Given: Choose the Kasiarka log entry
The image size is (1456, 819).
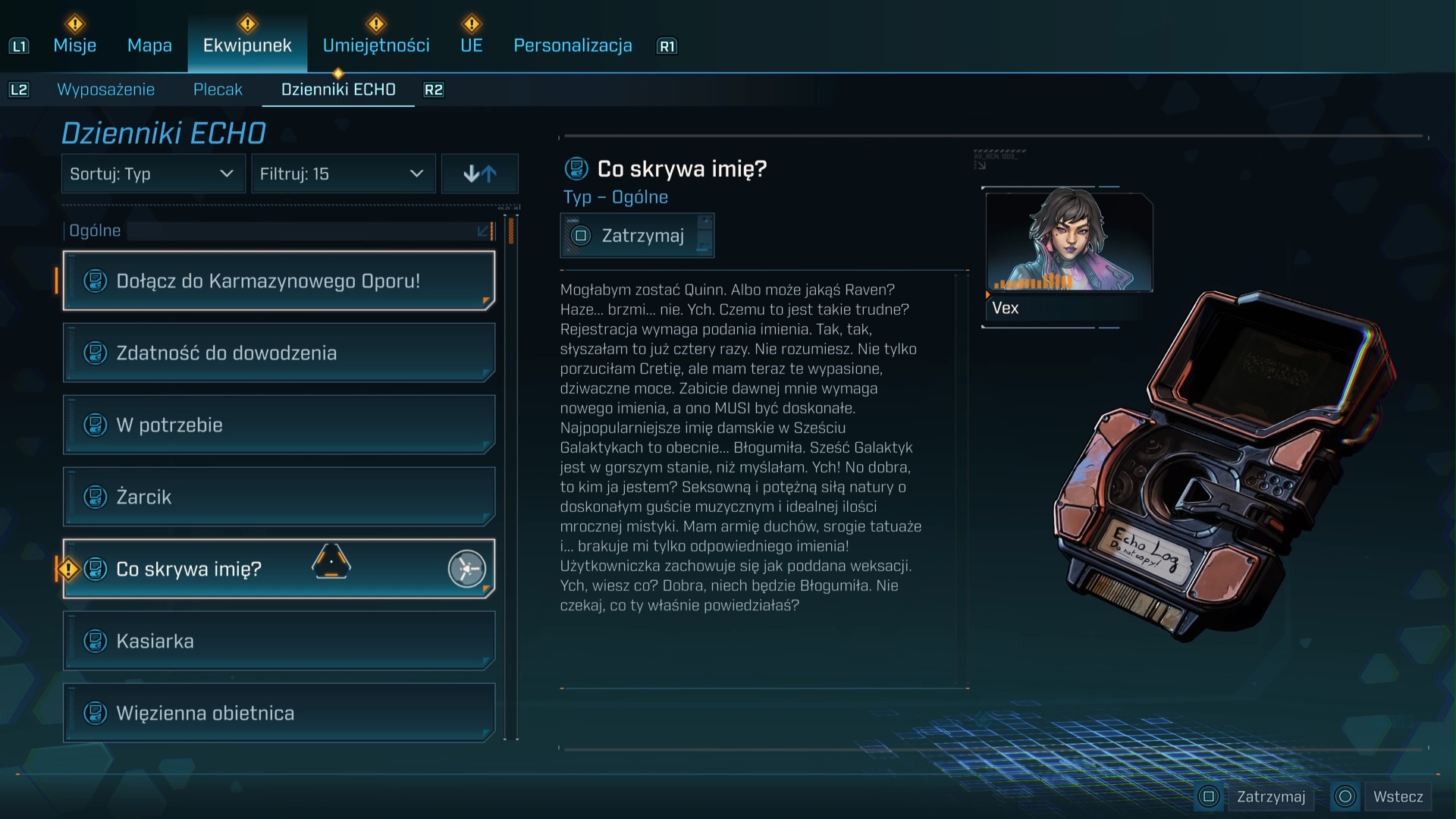Looking at the screenshot, I should 279,641.
